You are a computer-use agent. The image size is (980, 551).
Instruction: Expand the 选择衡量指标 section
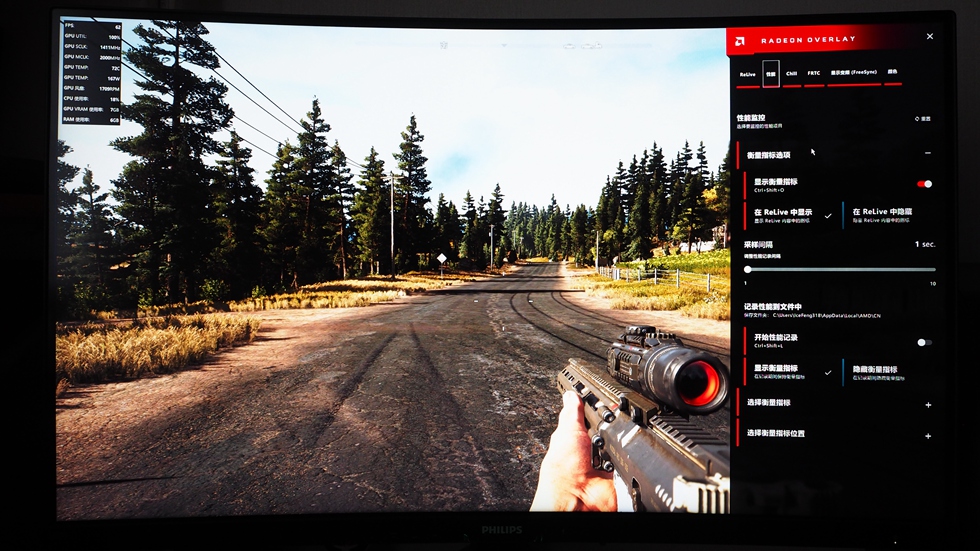tap(928, 404)
